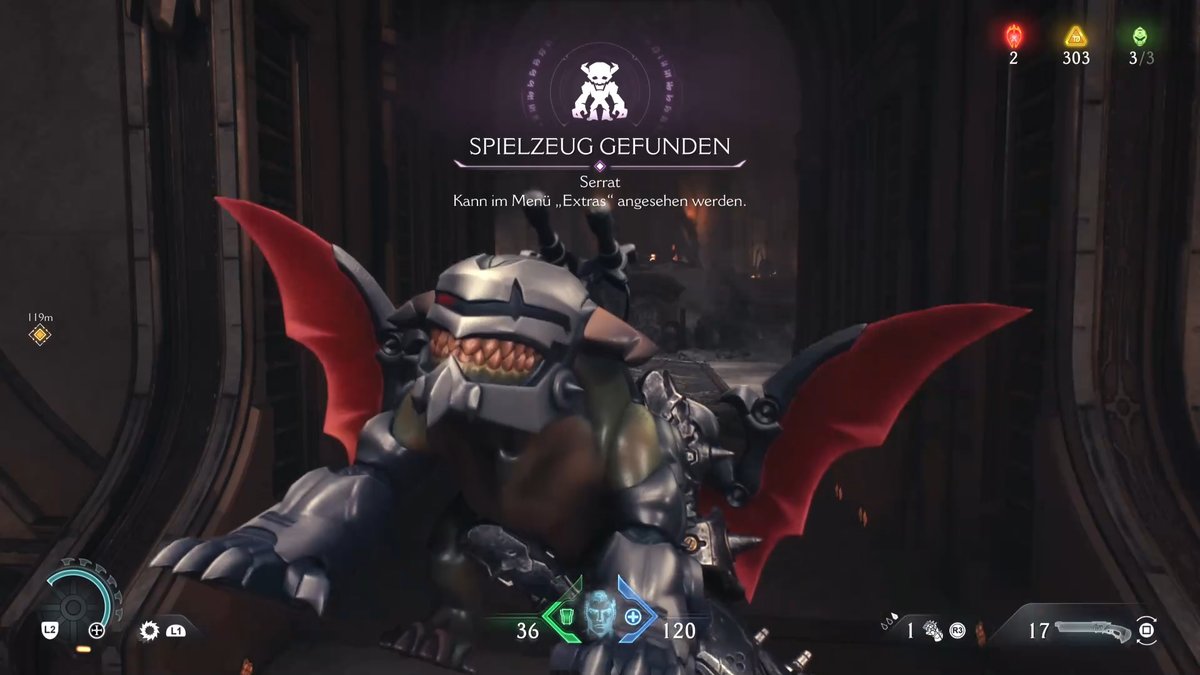Click the green helmet extra-life icon
1200x675 pixels.
pos(1140,37)
